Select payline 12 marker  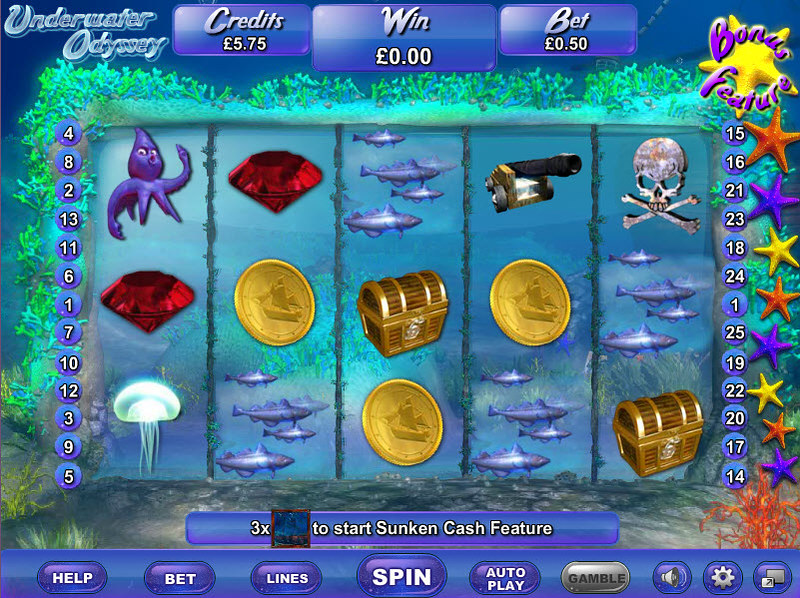69,390
